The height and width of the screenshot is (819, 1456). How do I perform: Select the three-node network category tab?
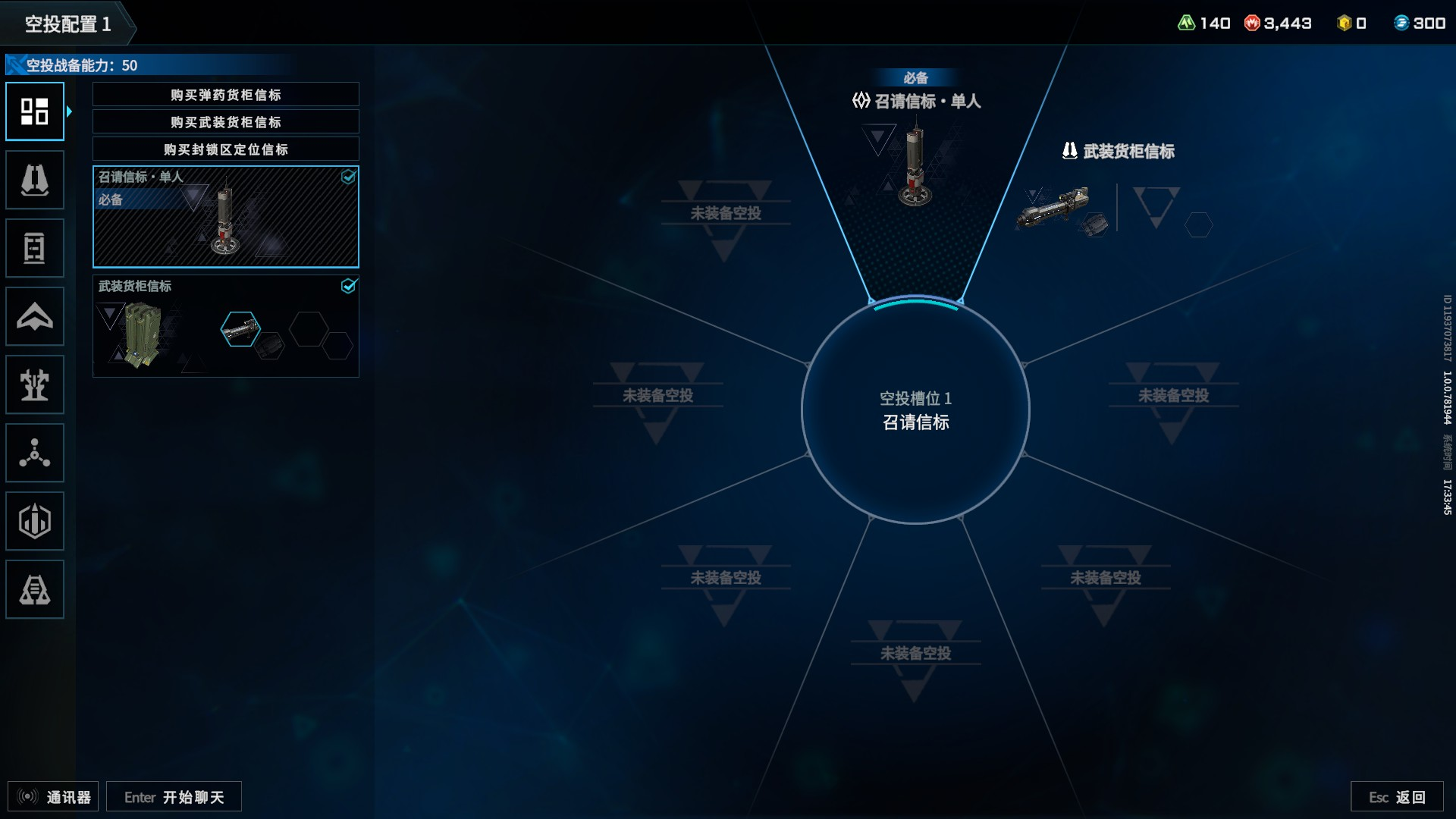(35, 453)
